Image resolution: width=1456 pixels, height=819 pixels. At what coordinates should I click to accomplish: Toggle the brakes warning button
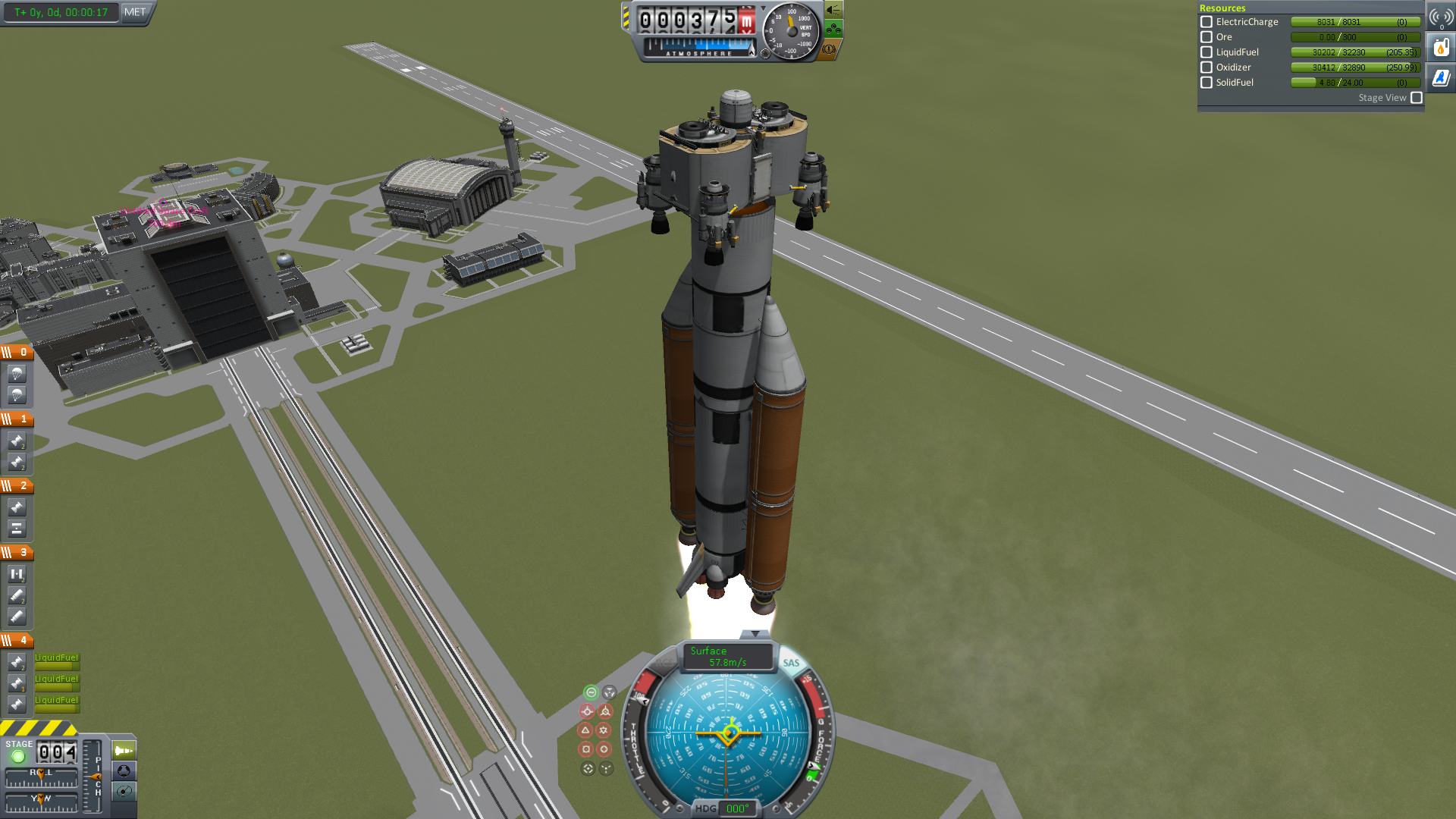tap(829, 49)
